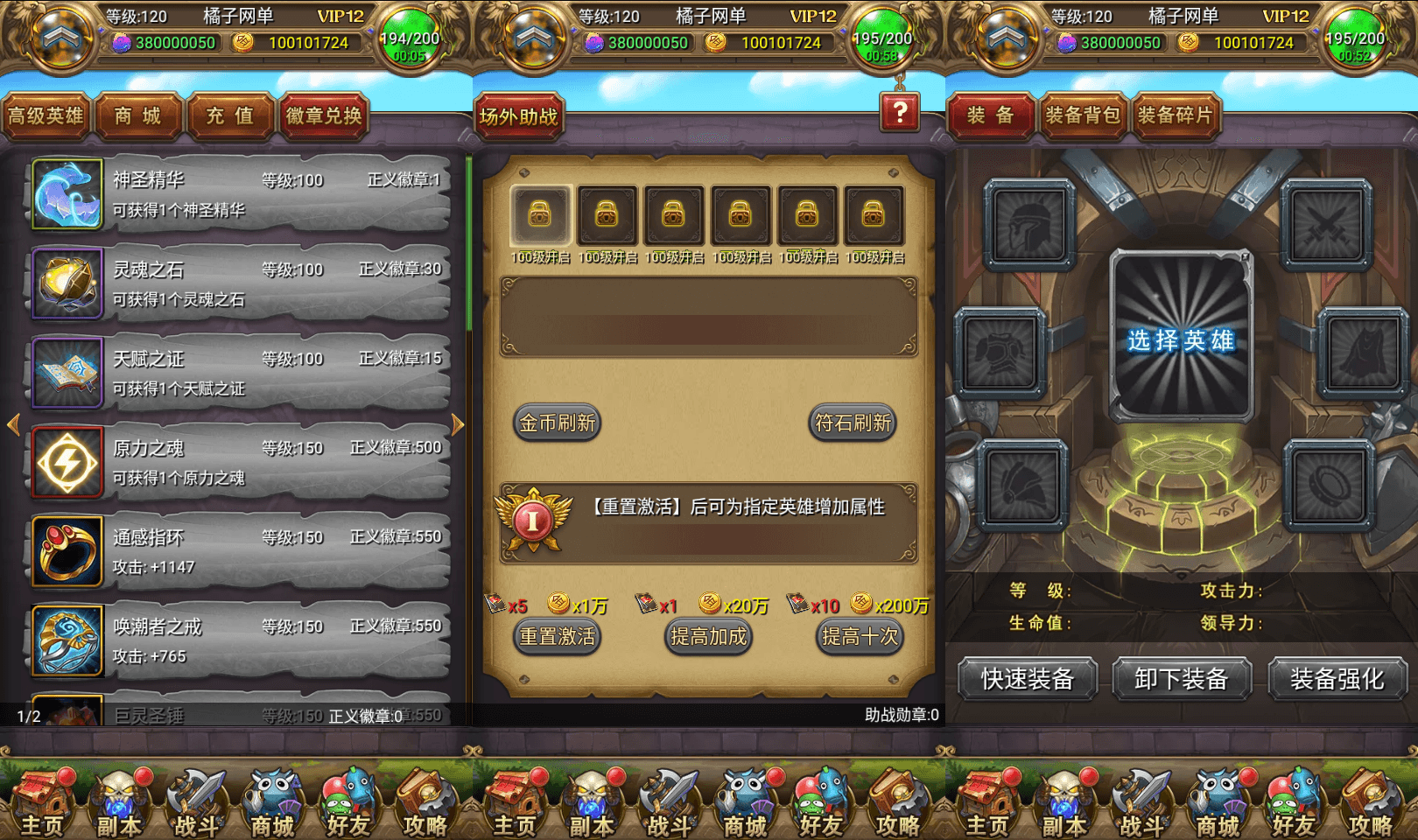This screenshot has width=1418, height=840.
Task: Switch to the 充值 recharge tab
Action: 229,115
